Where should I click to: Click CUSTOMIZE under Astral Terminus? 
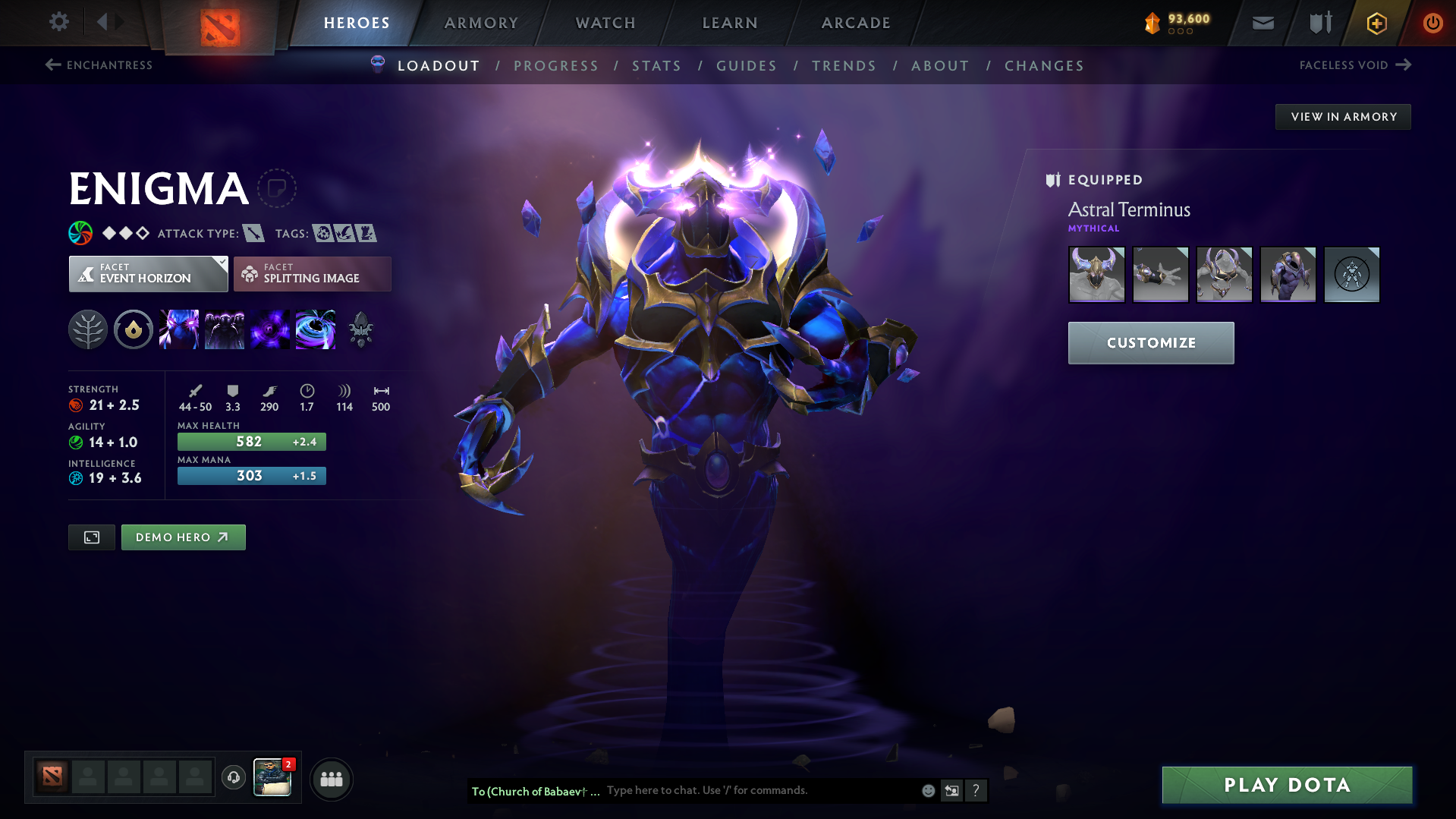pyautogui.click(x=1150, y=342)
